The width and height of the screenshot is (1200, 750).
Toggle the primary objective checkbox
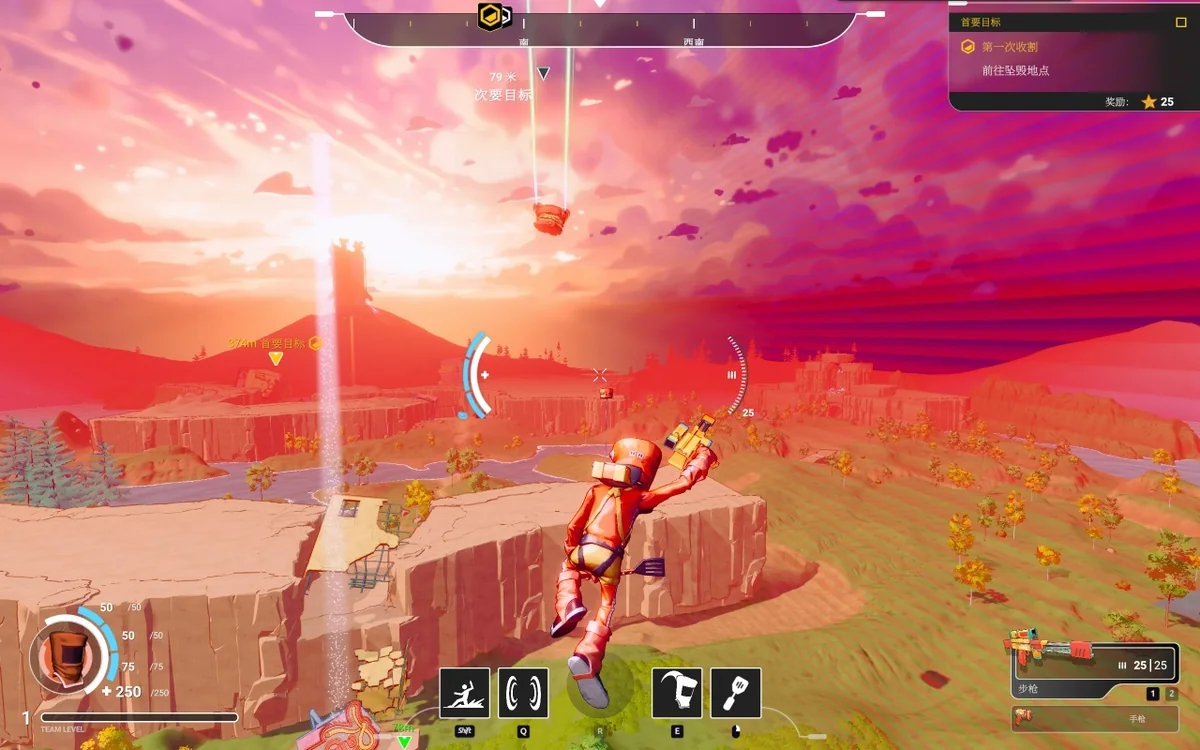[x=1181, y=22]
